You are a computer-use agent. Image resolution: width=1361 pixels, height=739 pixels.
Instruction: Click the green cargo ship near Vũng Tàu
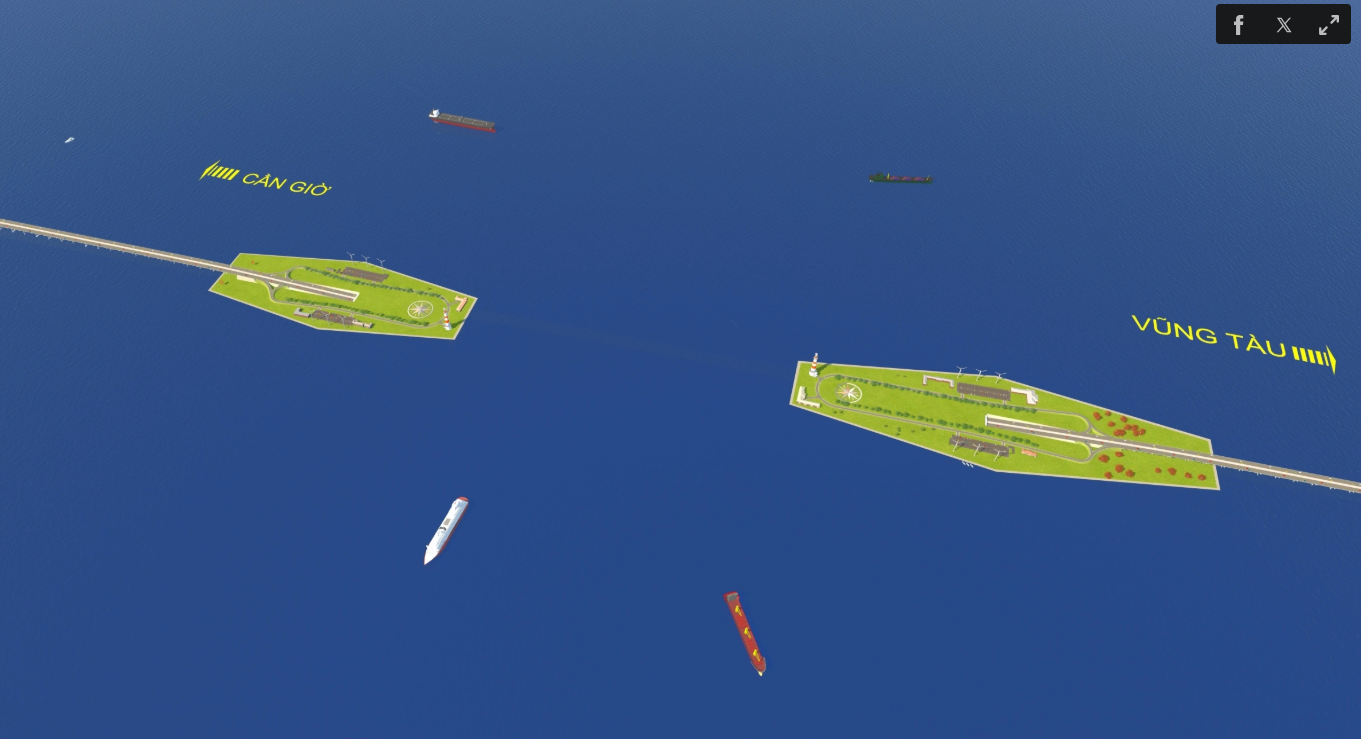click(899, 177)
